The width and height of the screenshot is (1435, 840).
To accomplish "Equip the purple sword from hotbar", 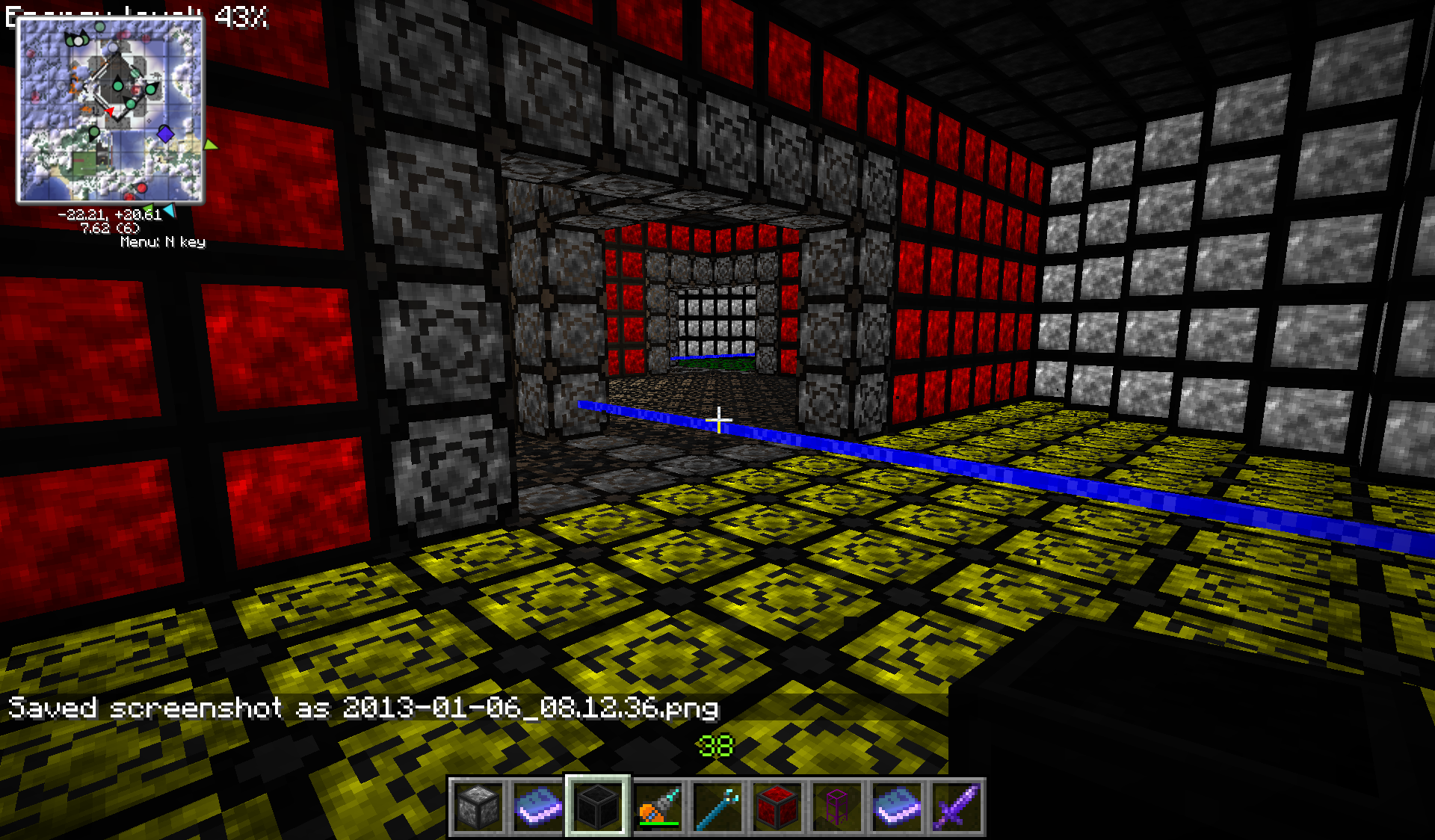I will point(956,806).
